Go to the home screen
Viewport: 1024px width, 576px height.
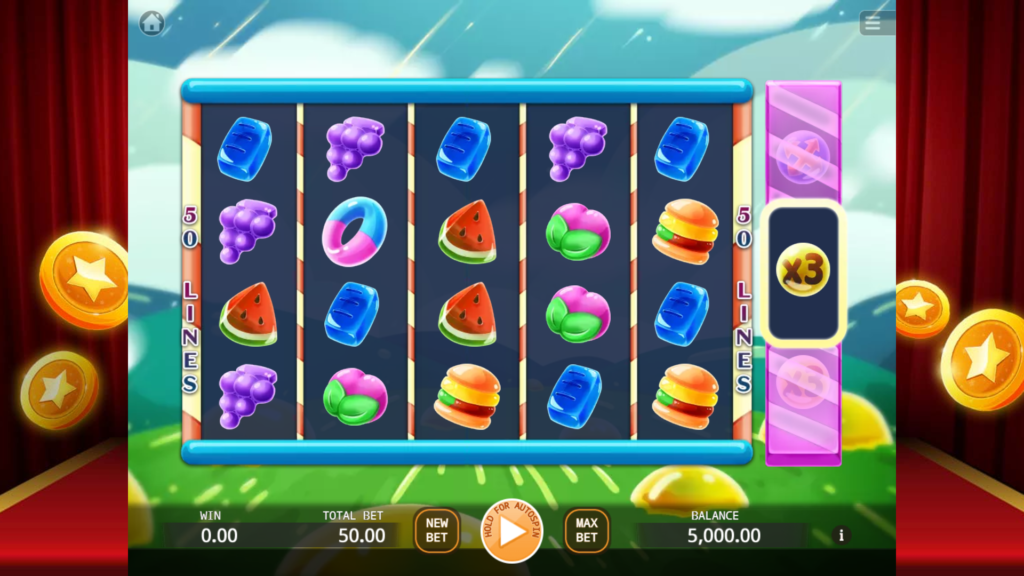152,22
